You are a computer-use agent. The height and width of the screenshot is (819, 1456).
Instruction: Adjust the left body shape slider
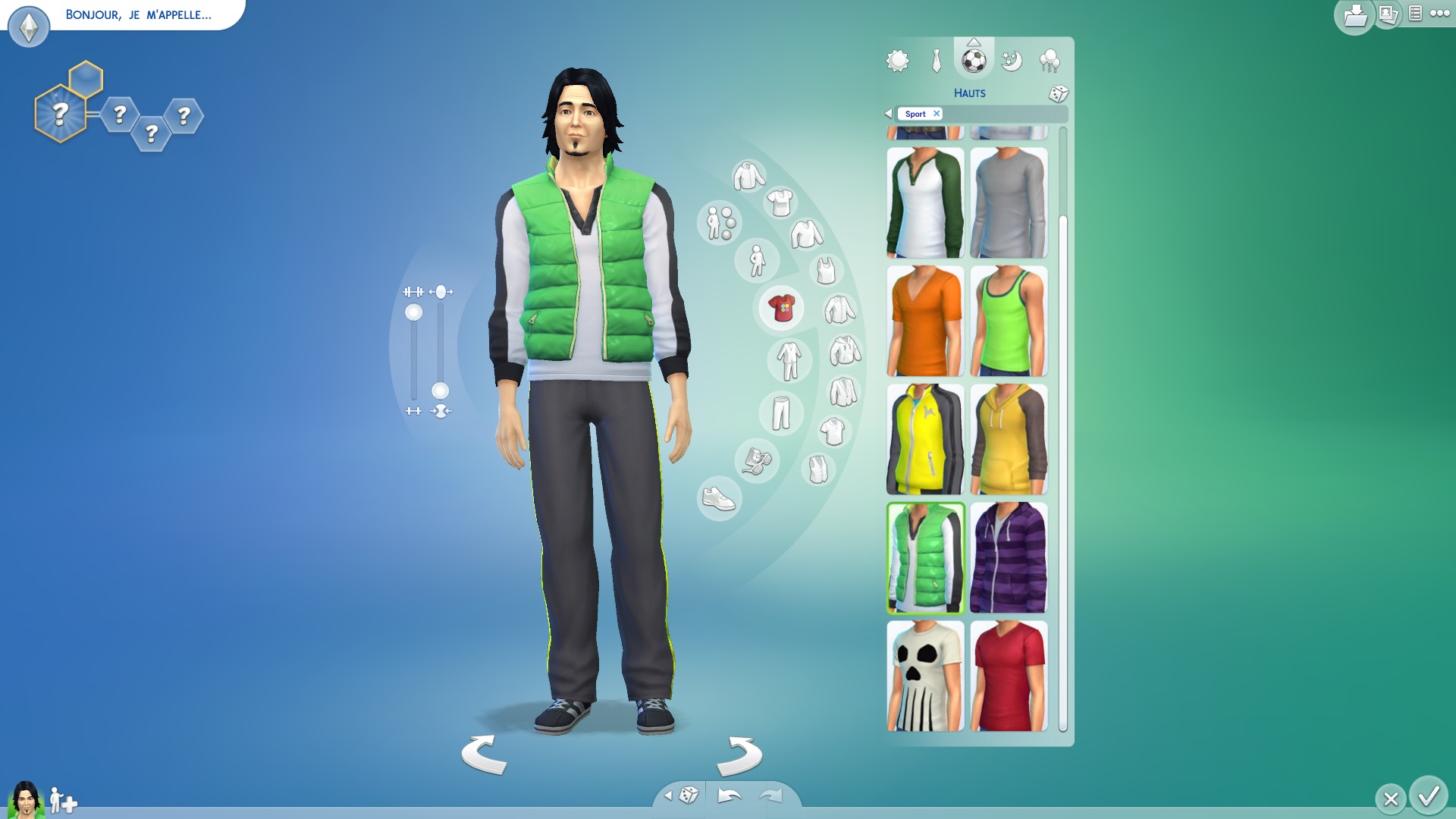(x=414, y=313)
